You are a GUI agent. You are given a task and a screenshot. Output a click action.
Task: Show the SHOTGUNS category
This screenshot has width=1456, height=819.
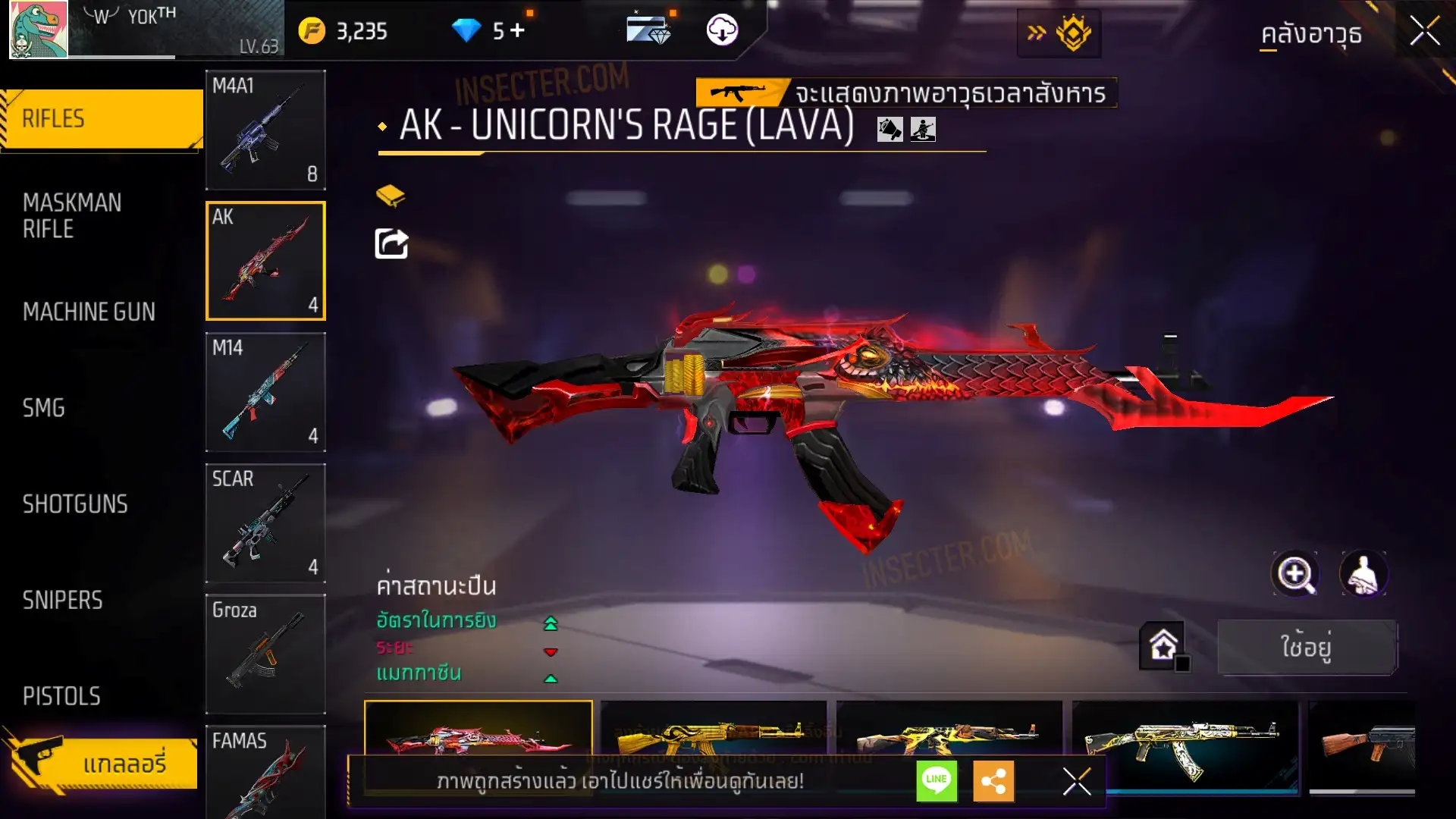[75, 504]
